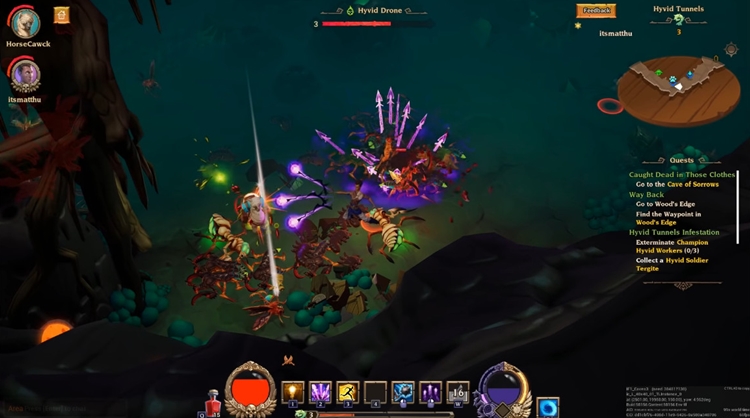
Task: Select itsmatthu's party portrait
Action: [24, 73]
